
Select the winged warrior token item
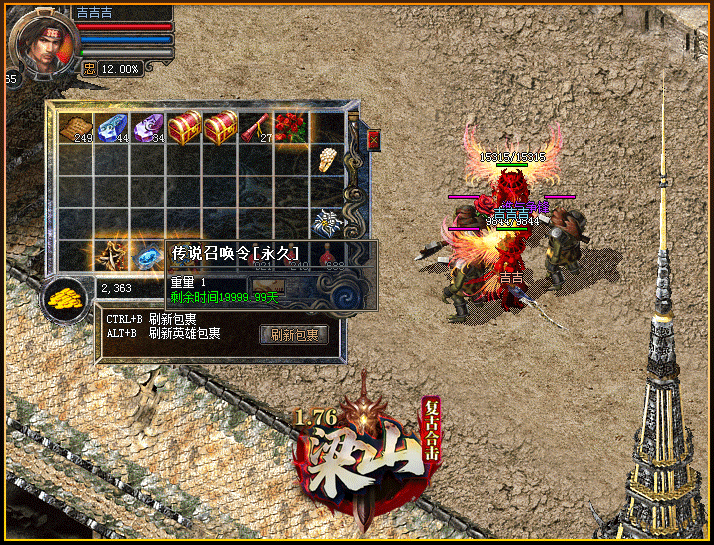click(x=112, y=254)
